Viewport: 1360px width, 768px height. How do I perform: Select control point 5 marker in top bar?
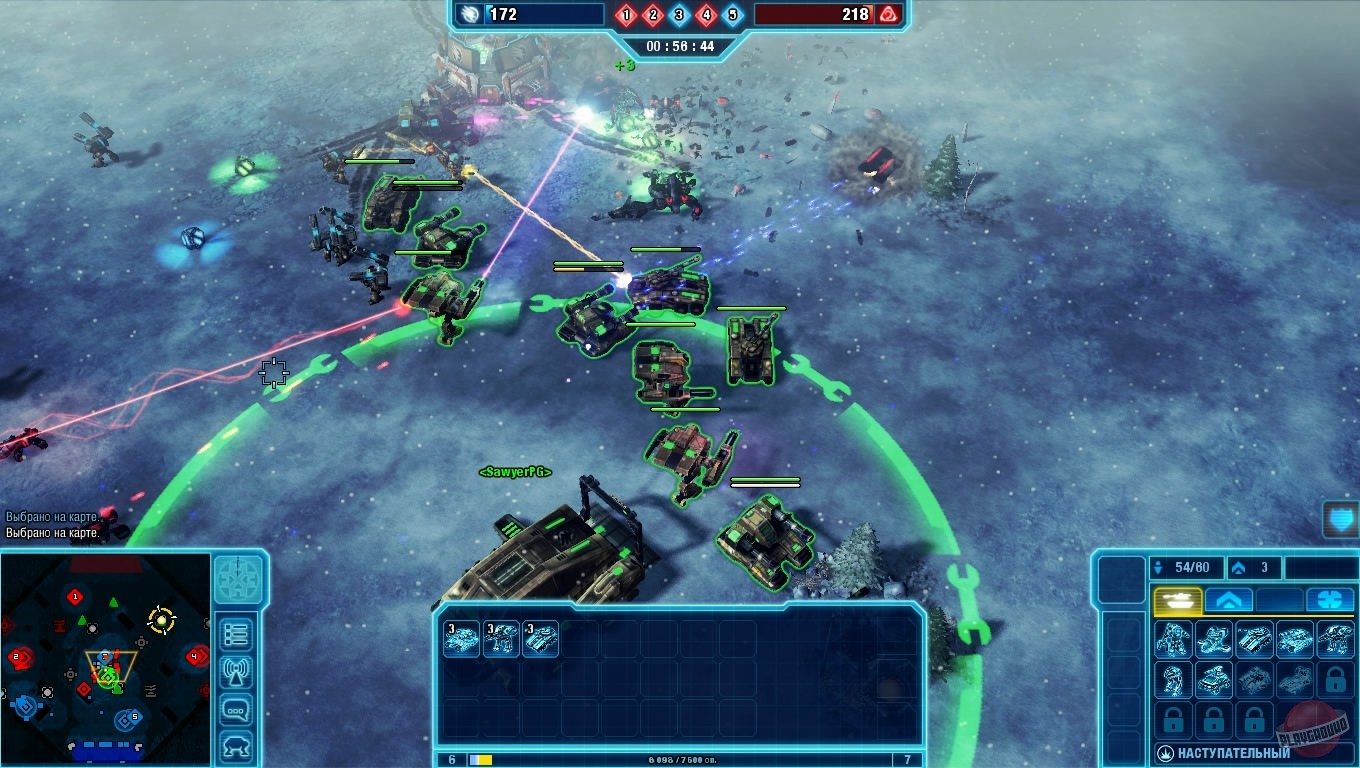pos(732,15)
